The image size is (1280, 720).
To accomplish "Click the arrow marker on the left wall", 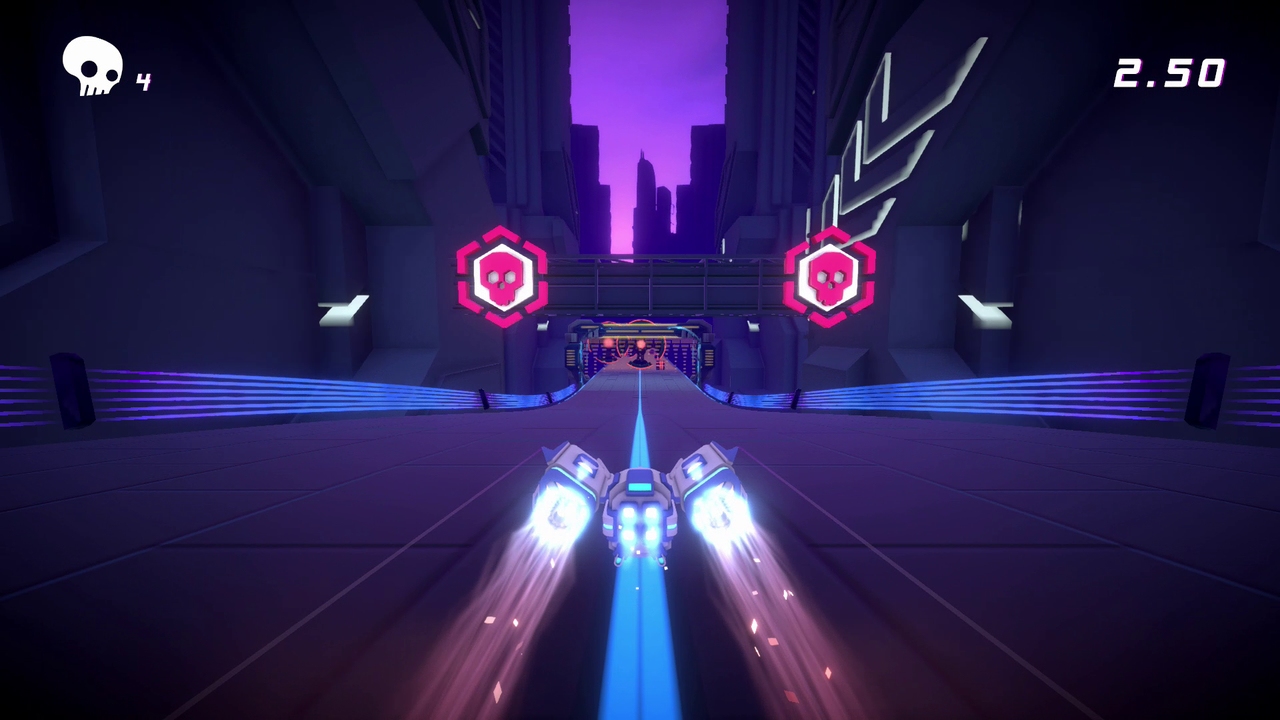I will click(341, 311).
